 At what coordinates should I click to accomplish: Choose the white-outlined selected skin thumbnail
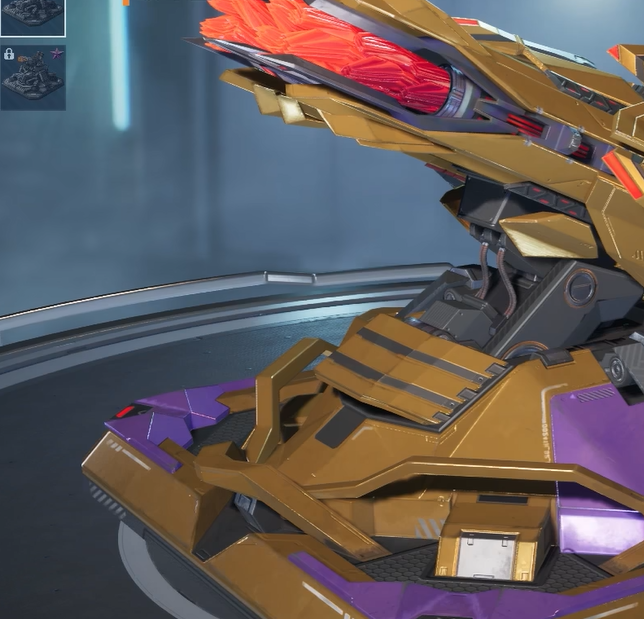(x=33, y=15)
